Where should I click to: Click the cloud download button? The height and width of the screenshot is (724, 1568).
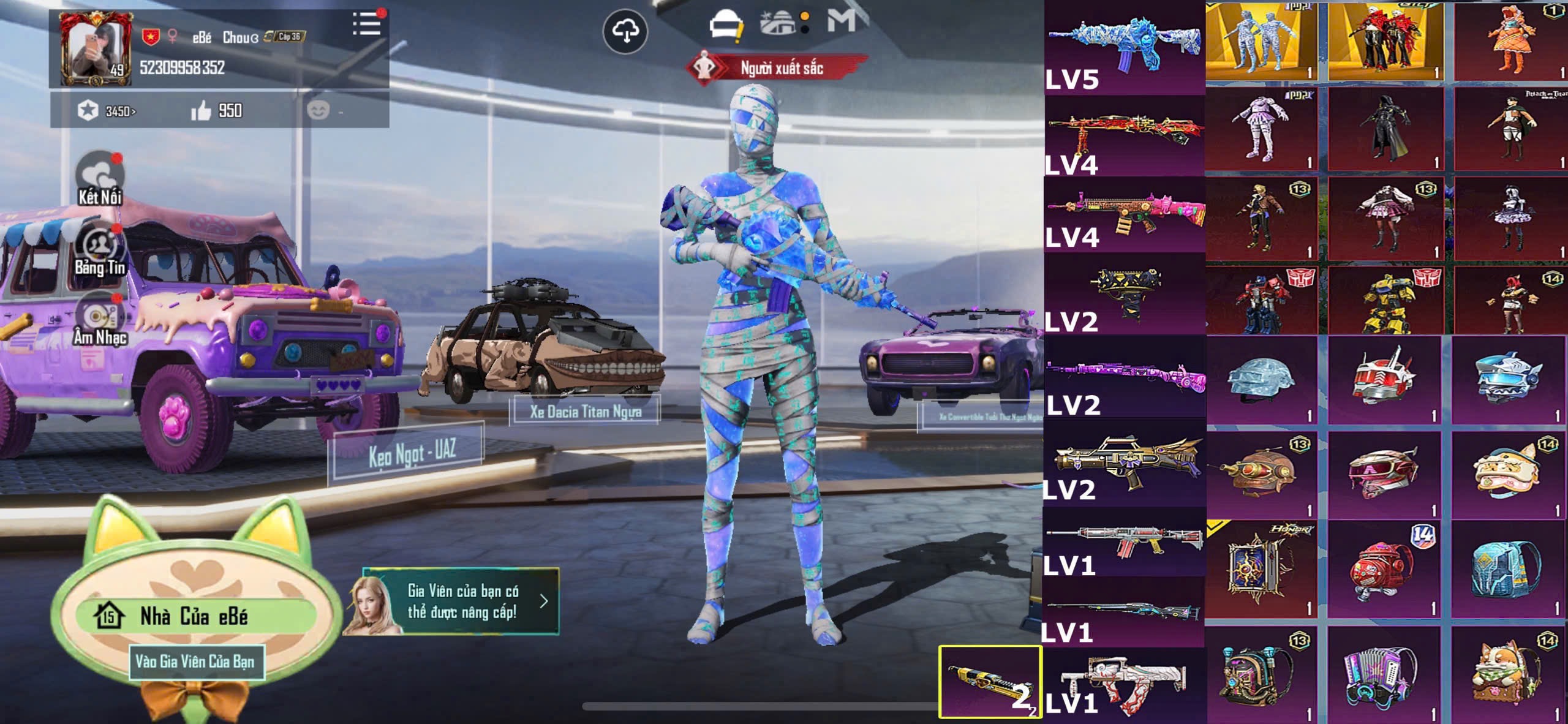[x=625, y=31]
